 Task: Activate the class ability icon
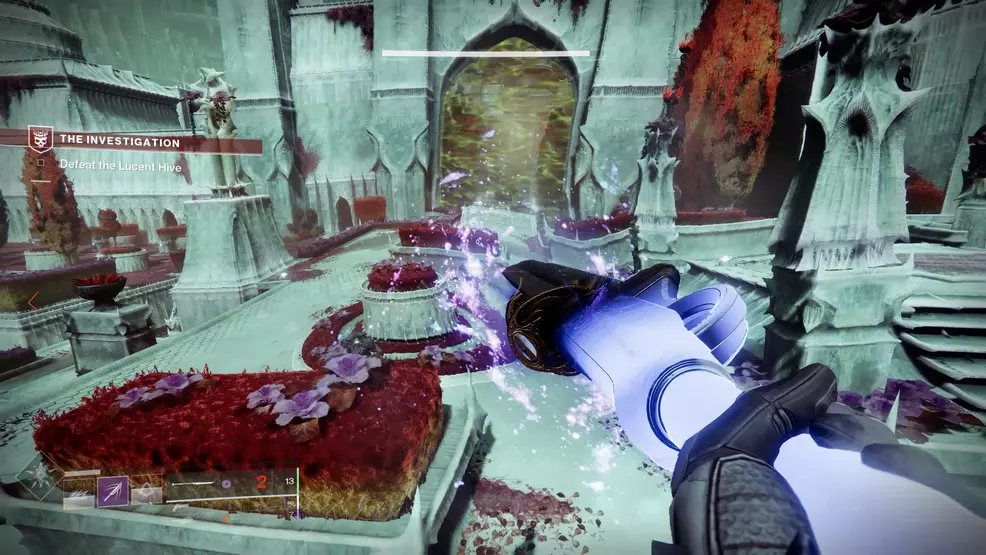146,490
